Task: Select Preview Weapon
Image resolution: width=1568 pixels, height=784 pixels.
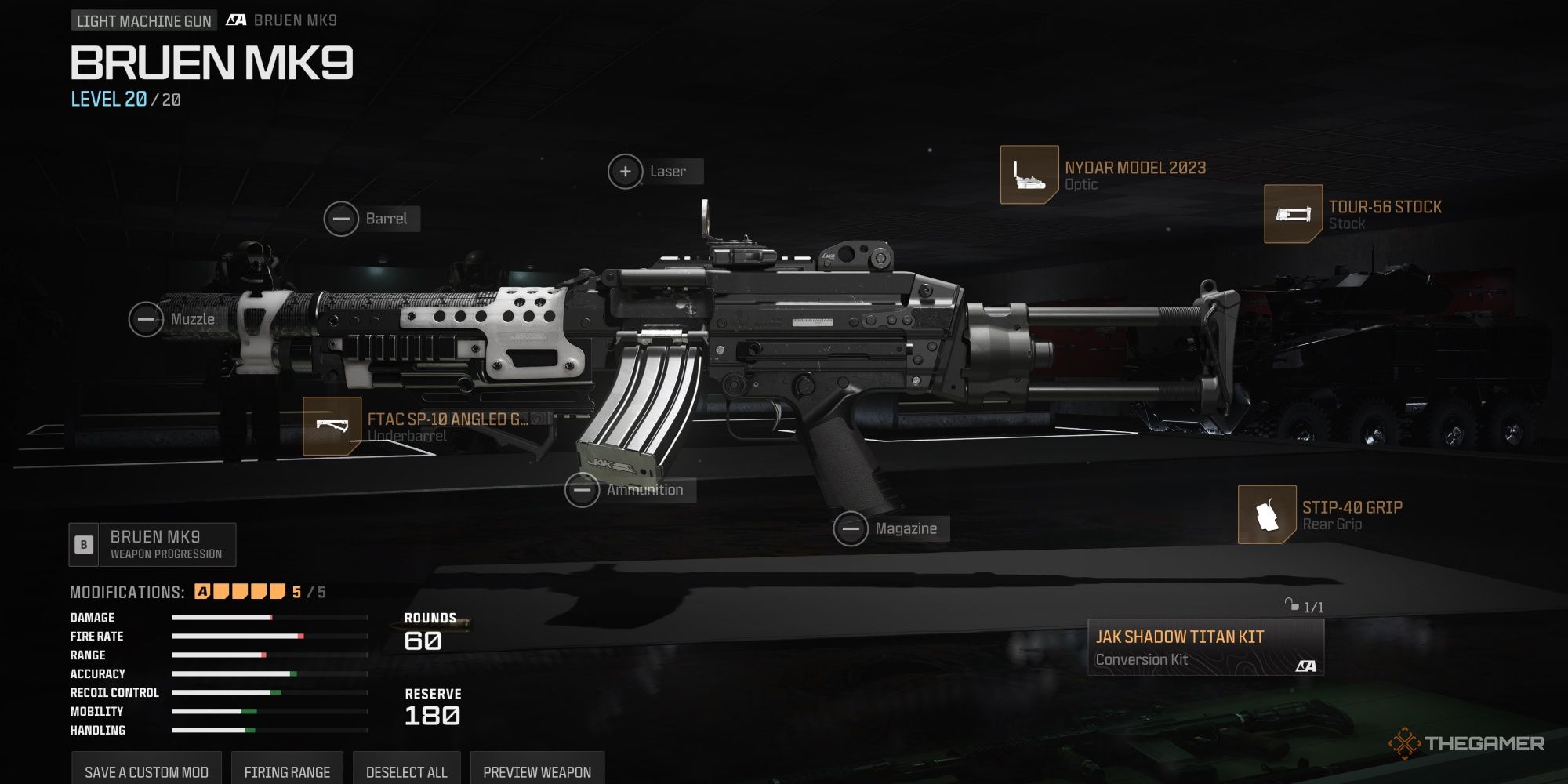Action: click(537, 771)
